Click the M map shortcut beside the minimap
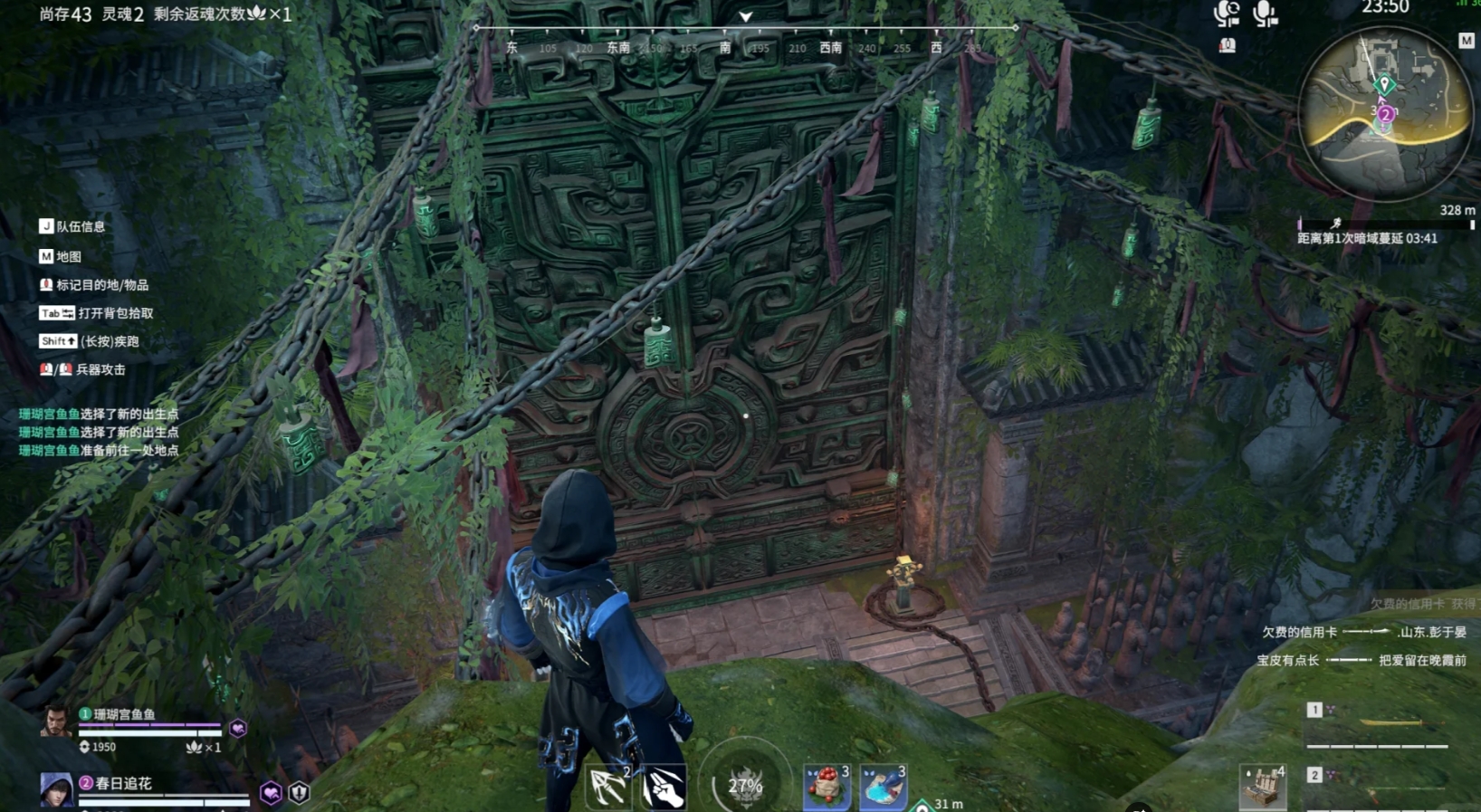The image size is (1481, 812). pyautogui.click(x=1467, y=41)
